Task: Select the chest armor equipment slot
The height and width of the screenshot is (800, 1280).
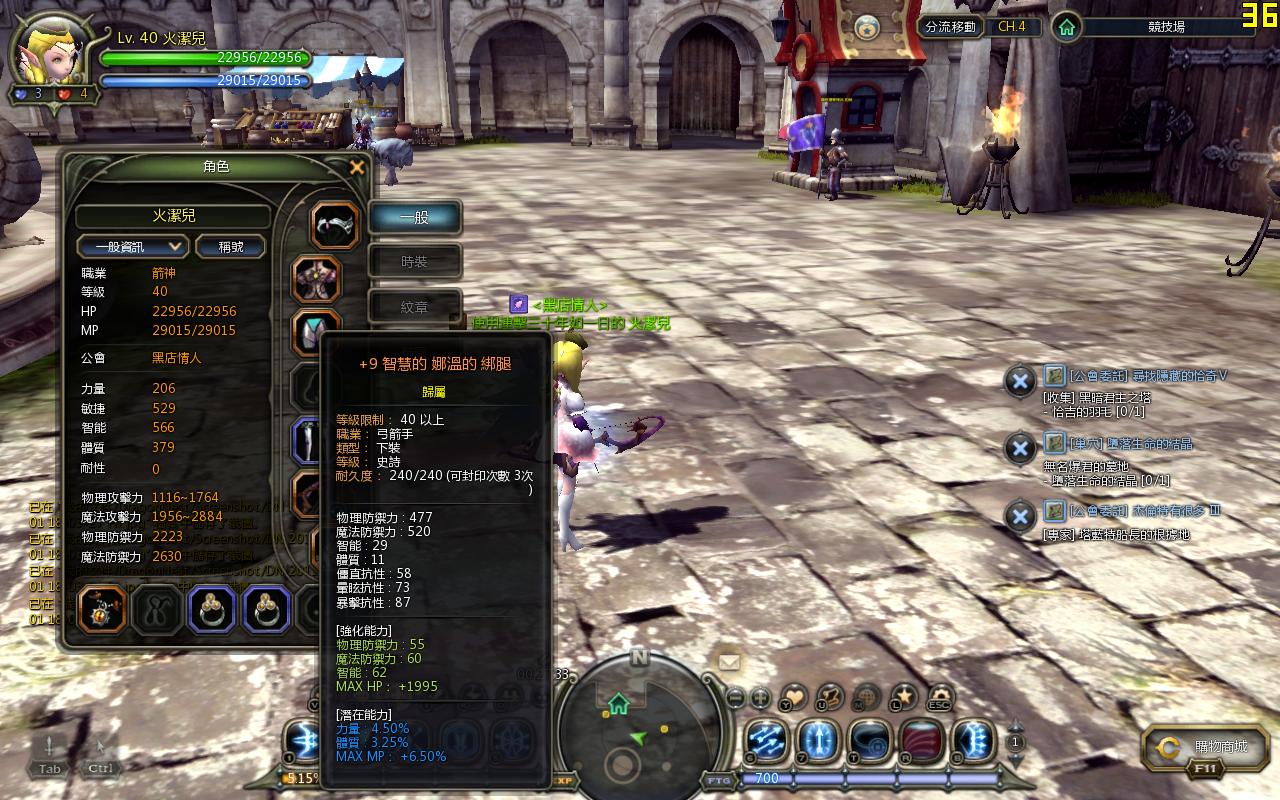Action: (x=316, y=279)
